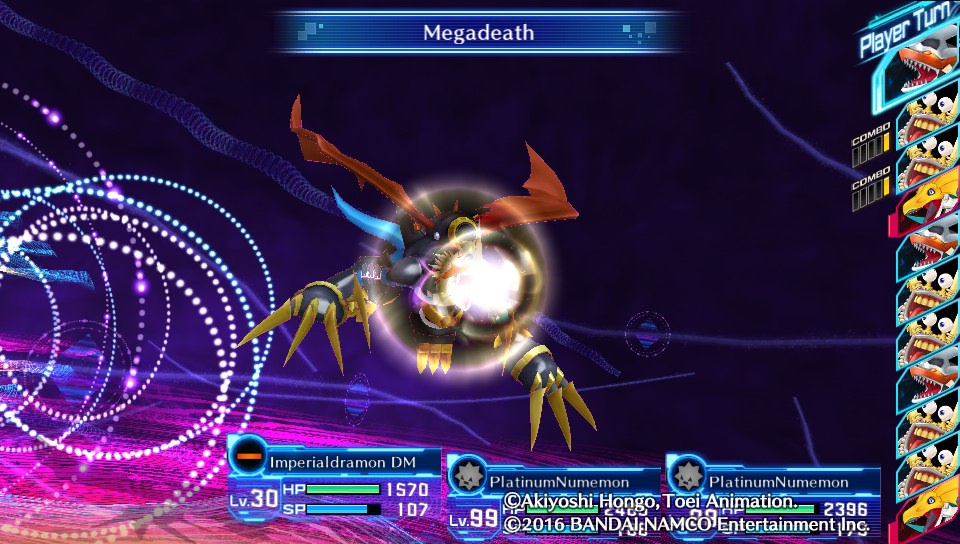This screenshot has width=960, height=544.
Task: Click the Megadeath skill name banner
Action: coord(478,33)
